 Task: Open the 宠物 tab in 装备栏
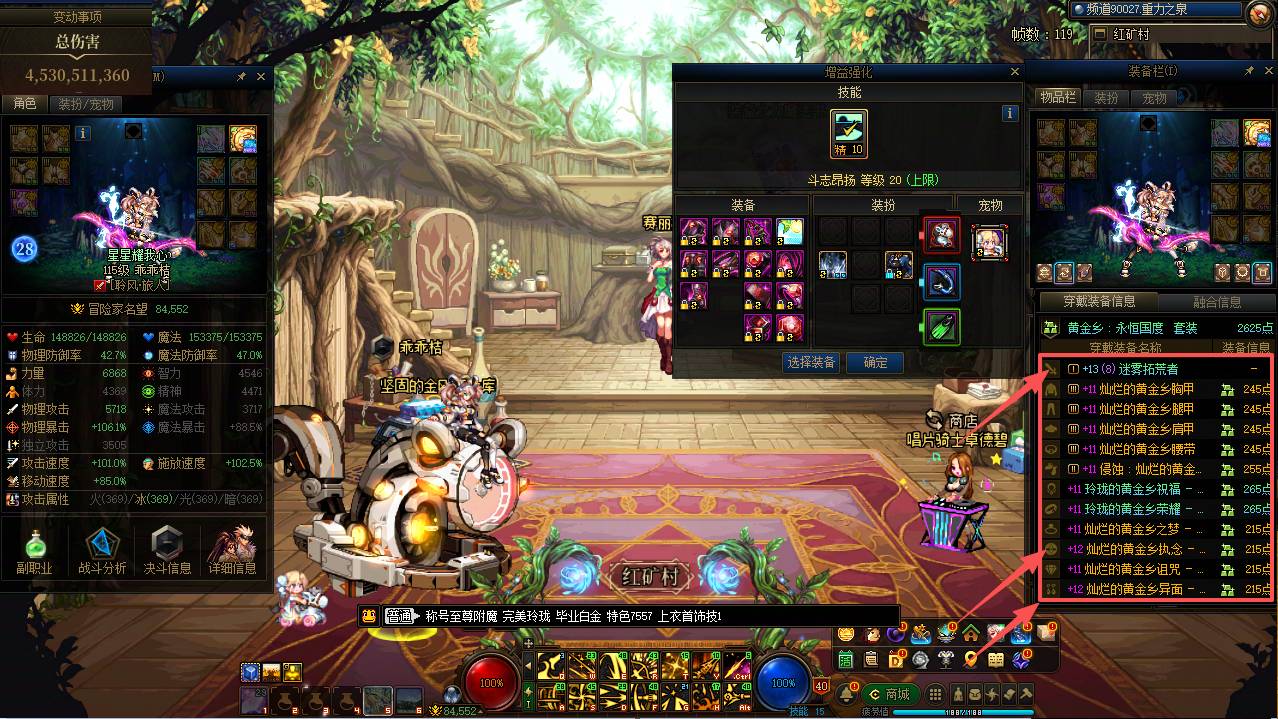pos(1154,98)
